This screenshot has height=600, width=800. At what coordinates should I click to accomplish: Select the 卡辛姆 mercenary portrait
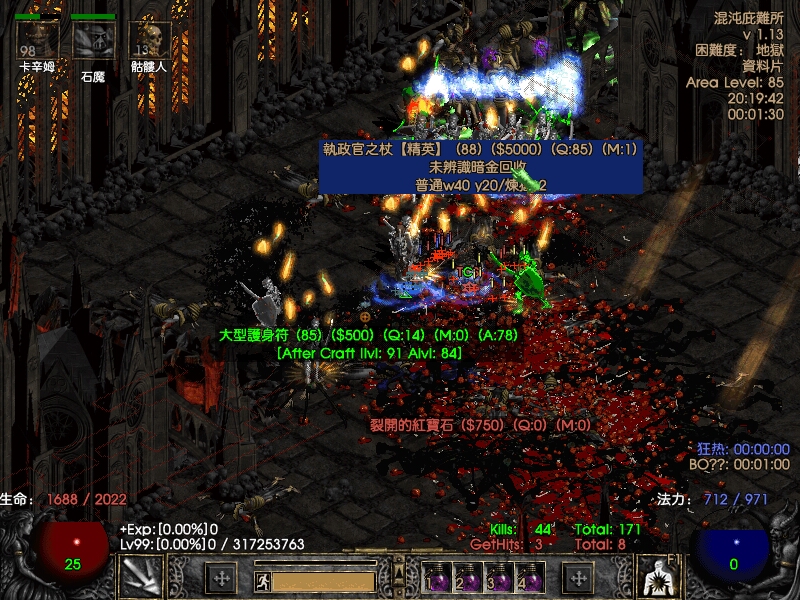tap(37, 40)
